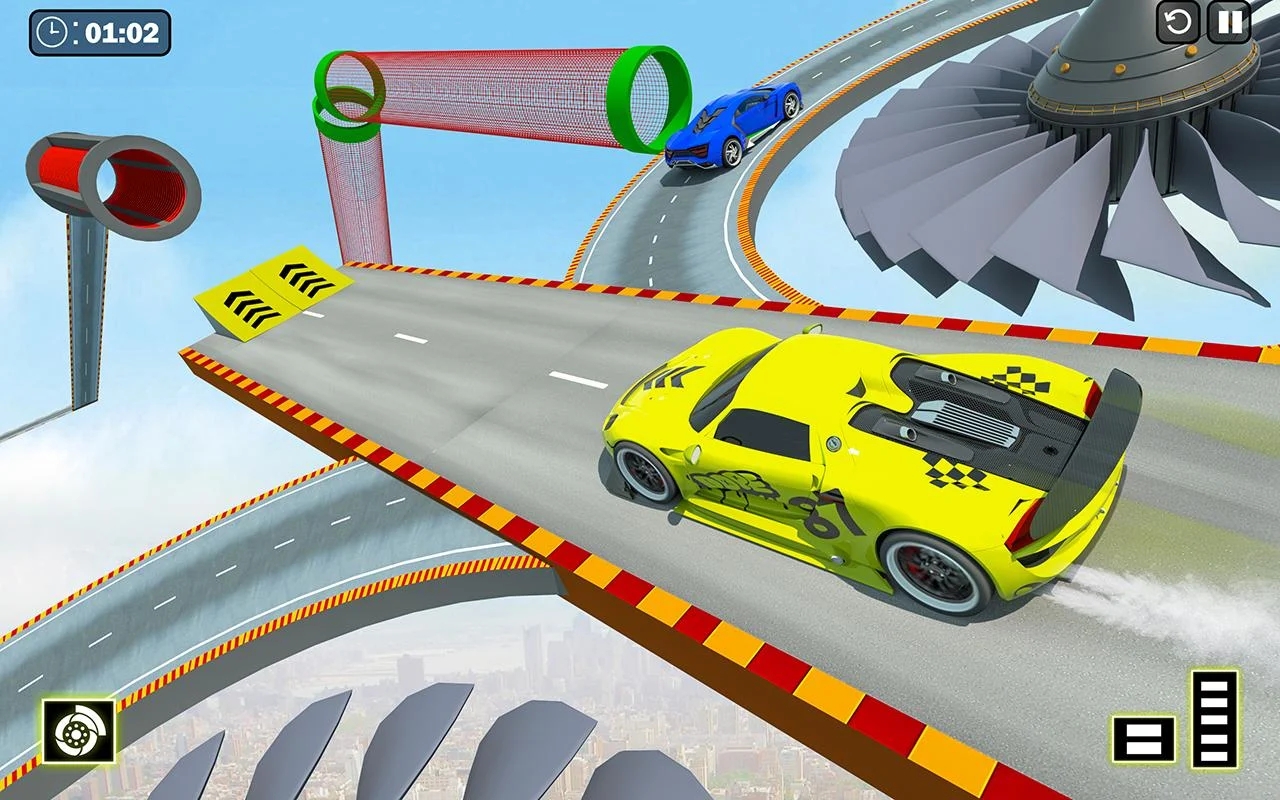Viewport: 1280px width, 800px height.
Task: Tap the handbrake disc icon
Action: tap(78, 731)
